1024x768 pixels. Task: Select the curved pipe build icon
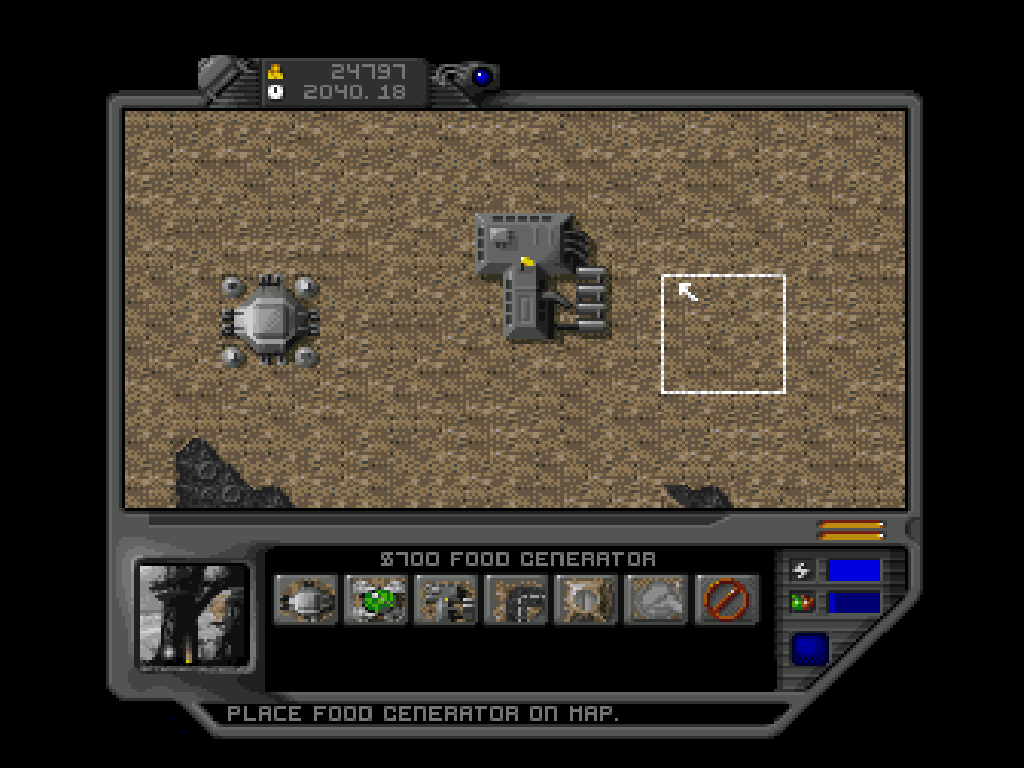pyautogui.click(x=516, y=599)
